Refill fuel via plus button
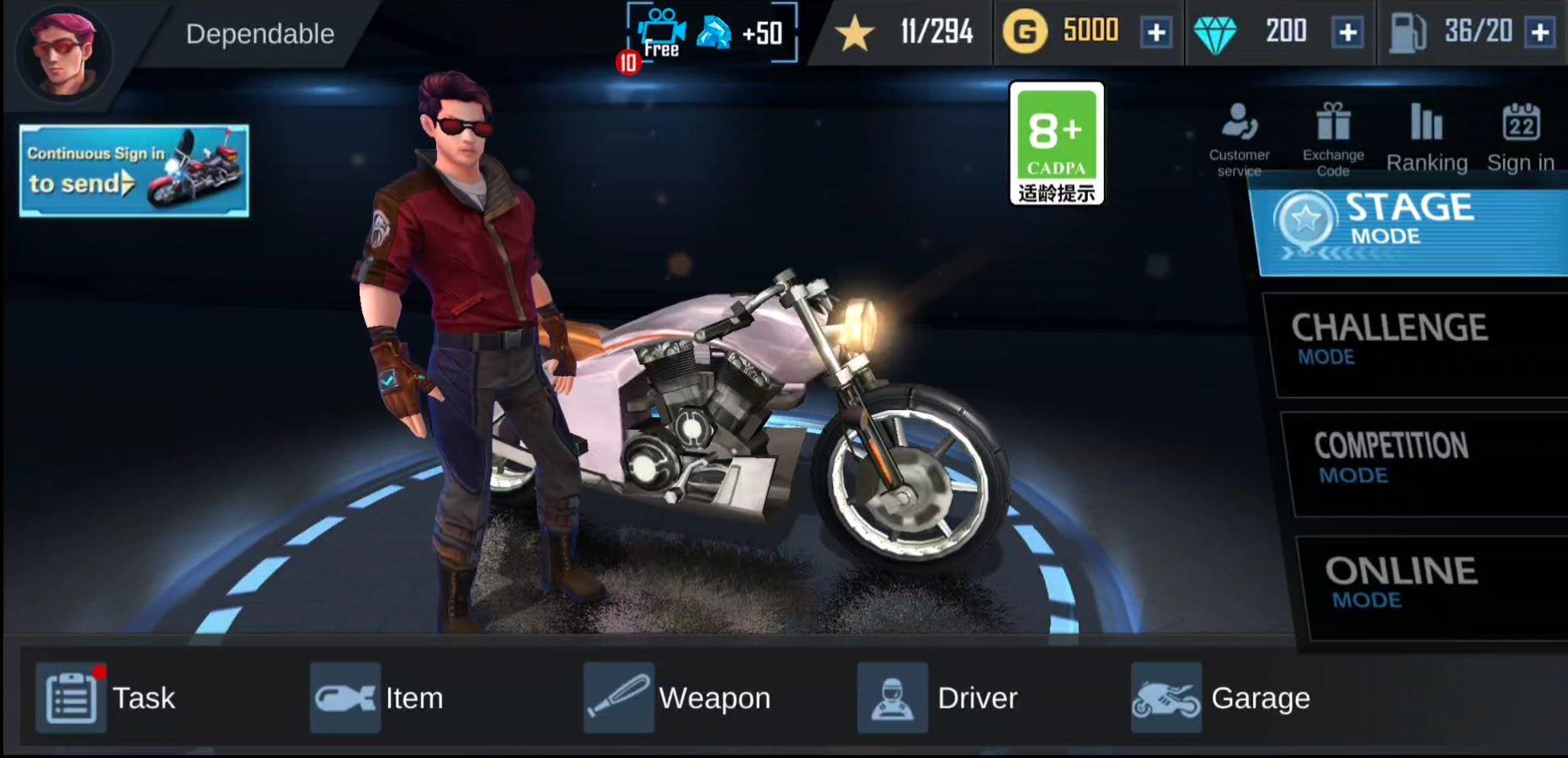1568x758 pixels. (1541, 34)
